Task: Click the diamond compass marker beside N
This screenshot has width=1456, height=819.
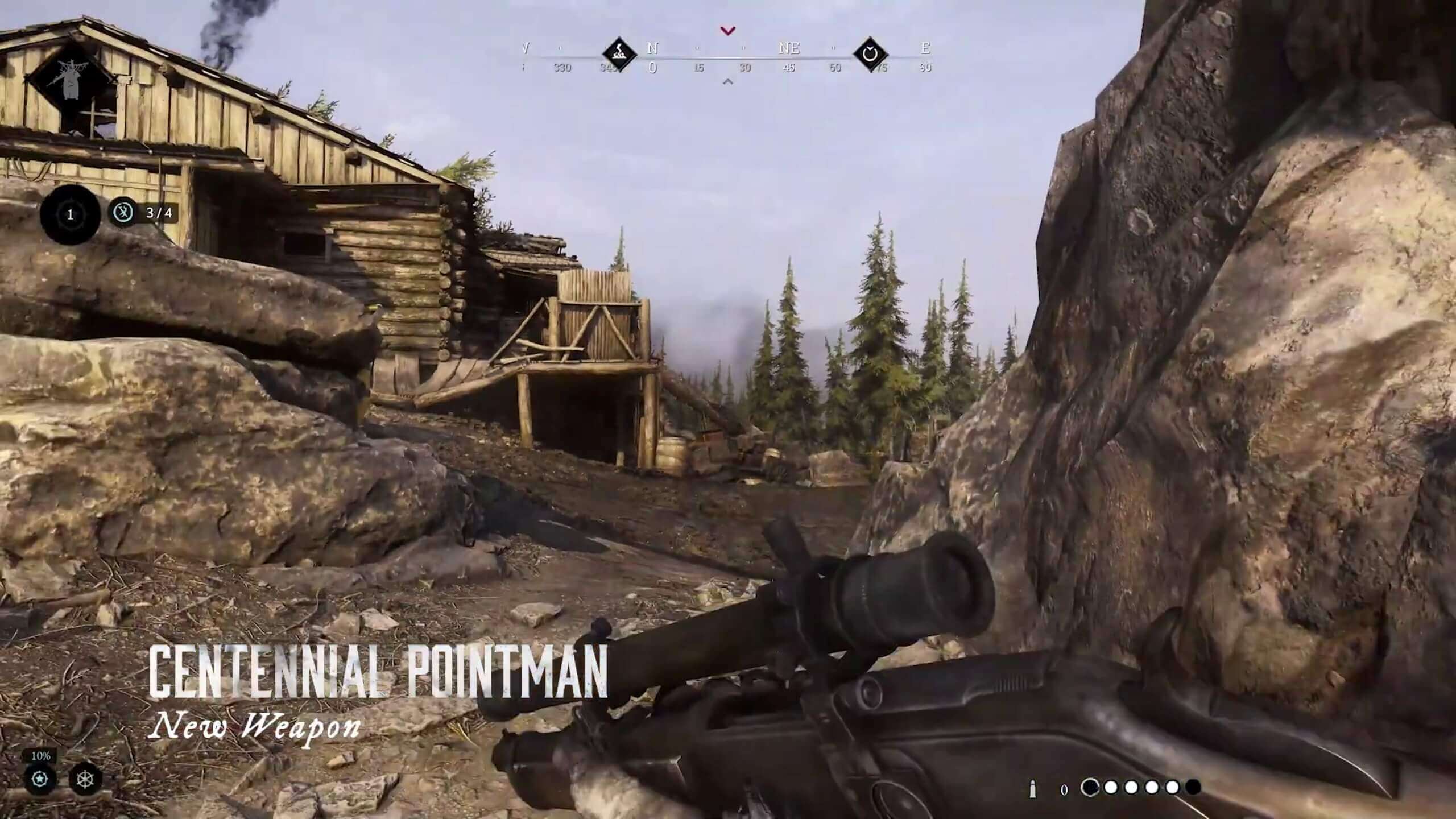Action: click(619, 55)
